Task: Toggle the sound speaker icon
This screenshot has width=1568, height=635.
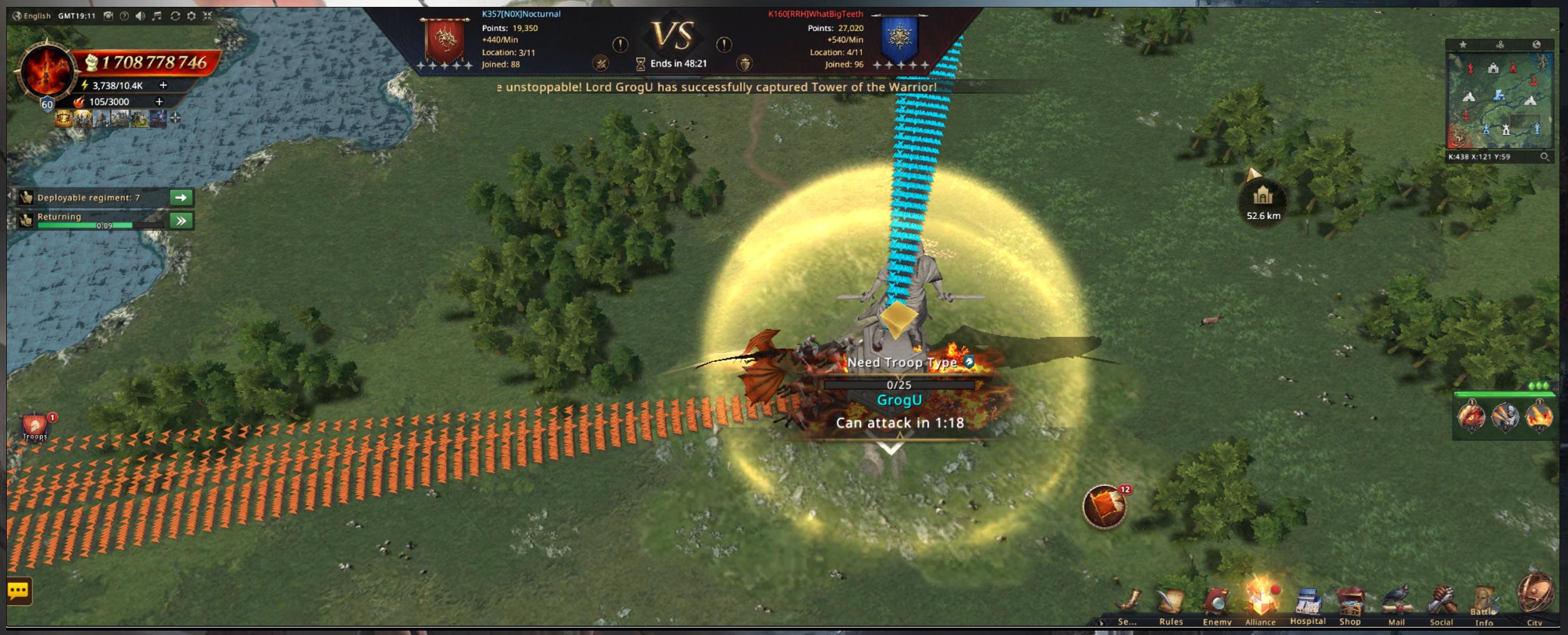Action: pos(140,16)
